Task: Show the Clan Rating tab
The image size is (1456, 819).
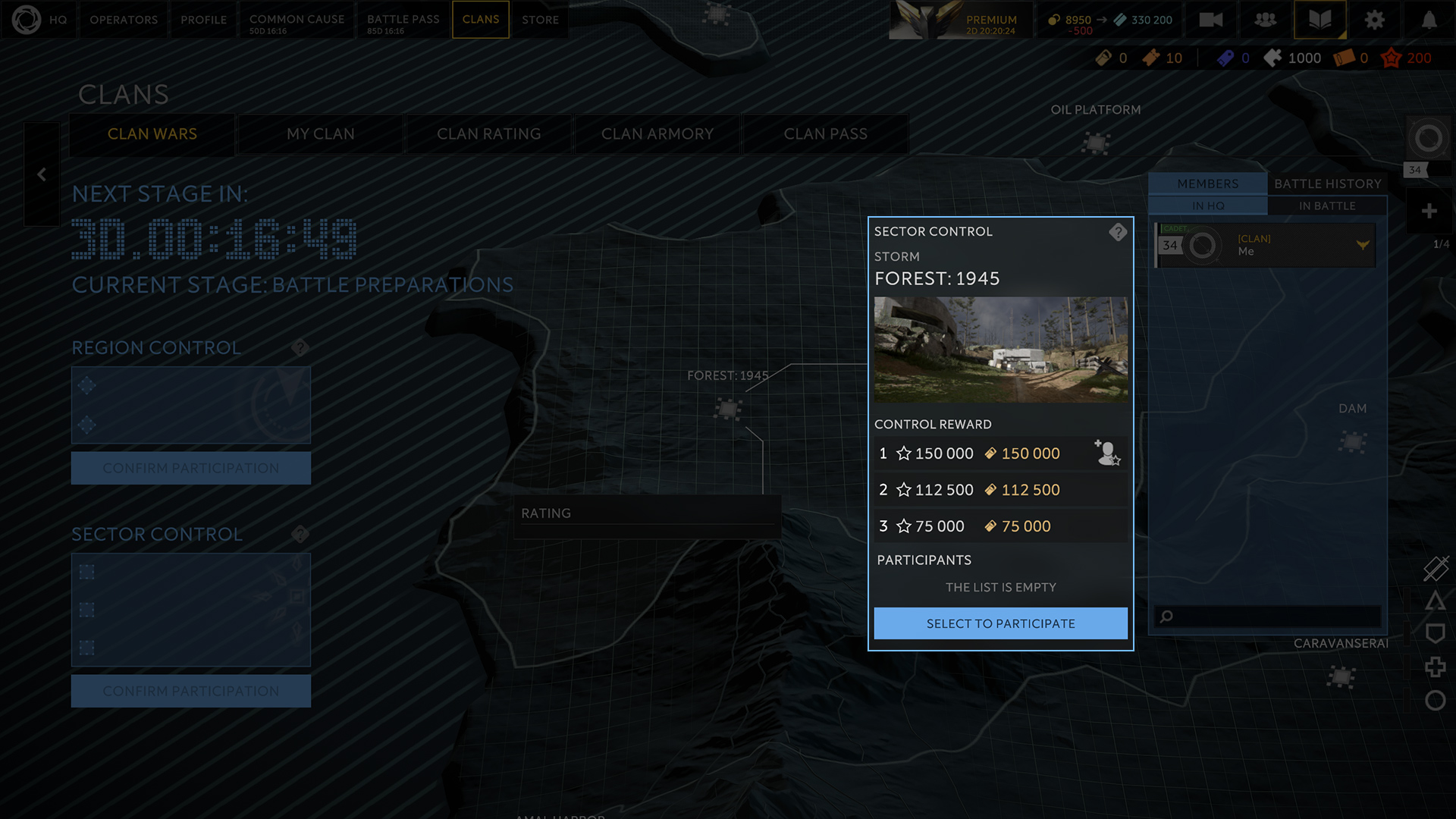Action: pos(488,134)
